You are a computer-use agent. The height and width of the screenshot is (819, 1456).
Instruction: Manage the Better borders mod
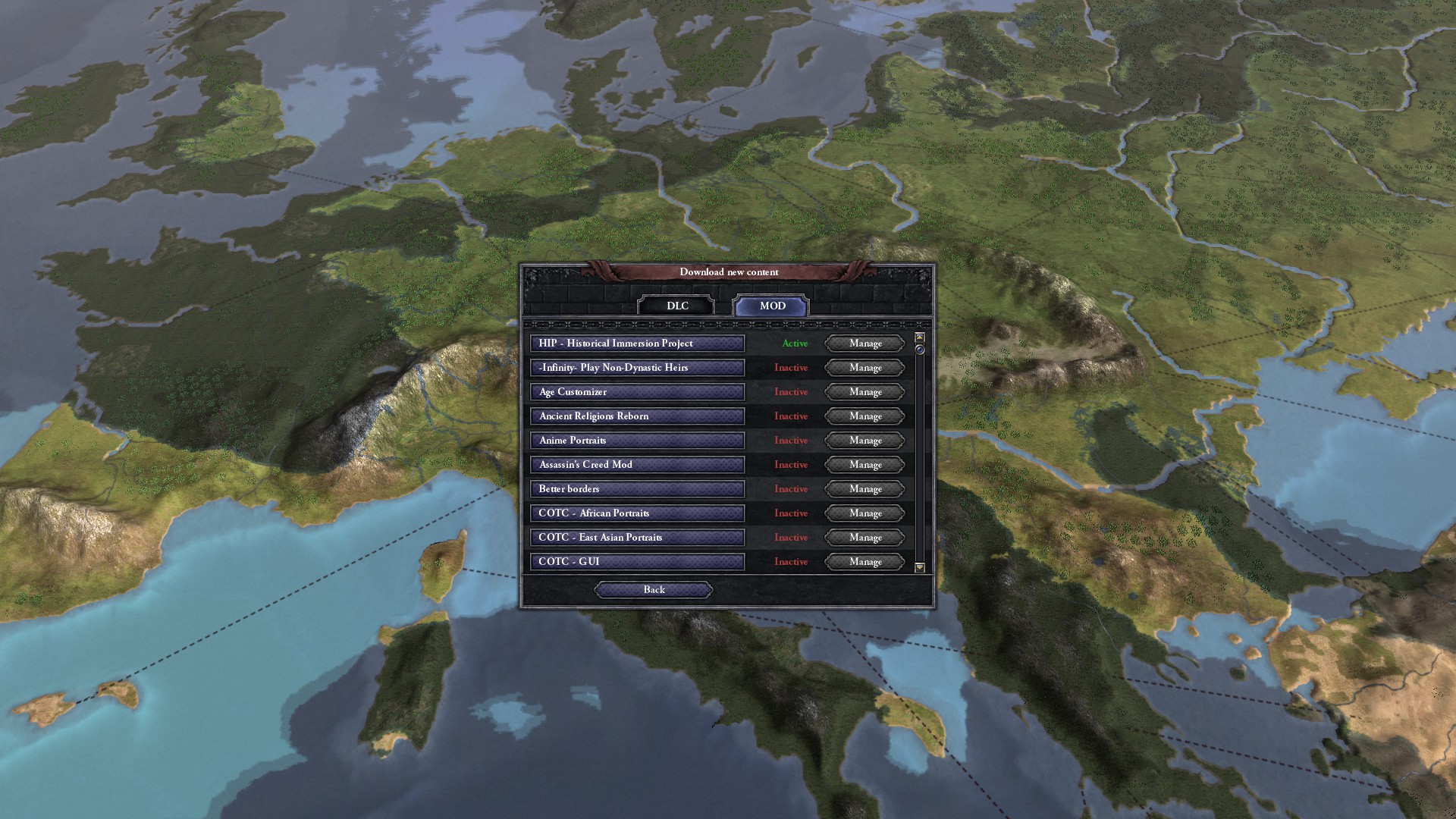(x=865, y=489)
